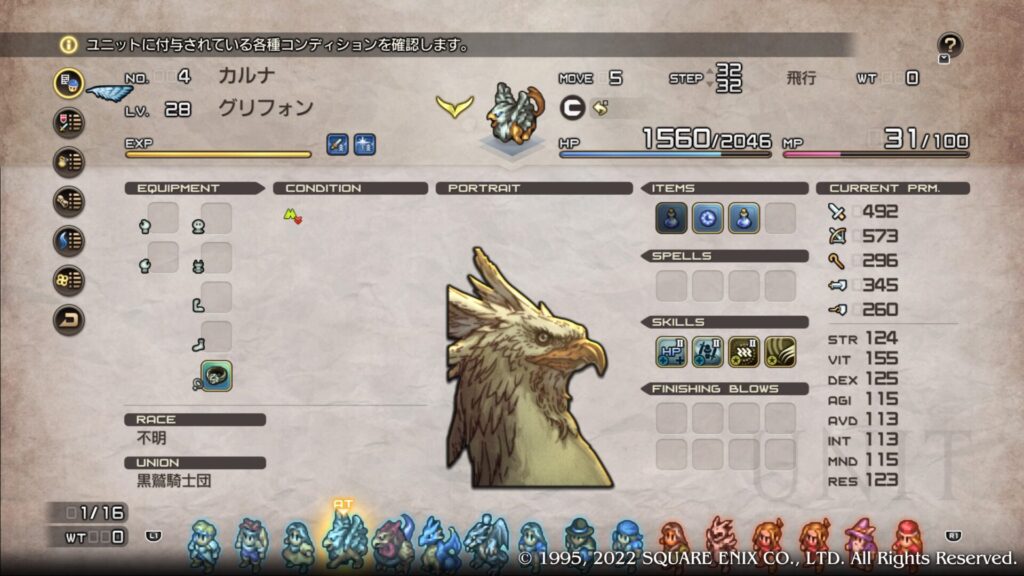Select the highlighted griffon unit in turn order
Image resolution: width=1024 pixels, height=576 pixels.
click(344, 540)
